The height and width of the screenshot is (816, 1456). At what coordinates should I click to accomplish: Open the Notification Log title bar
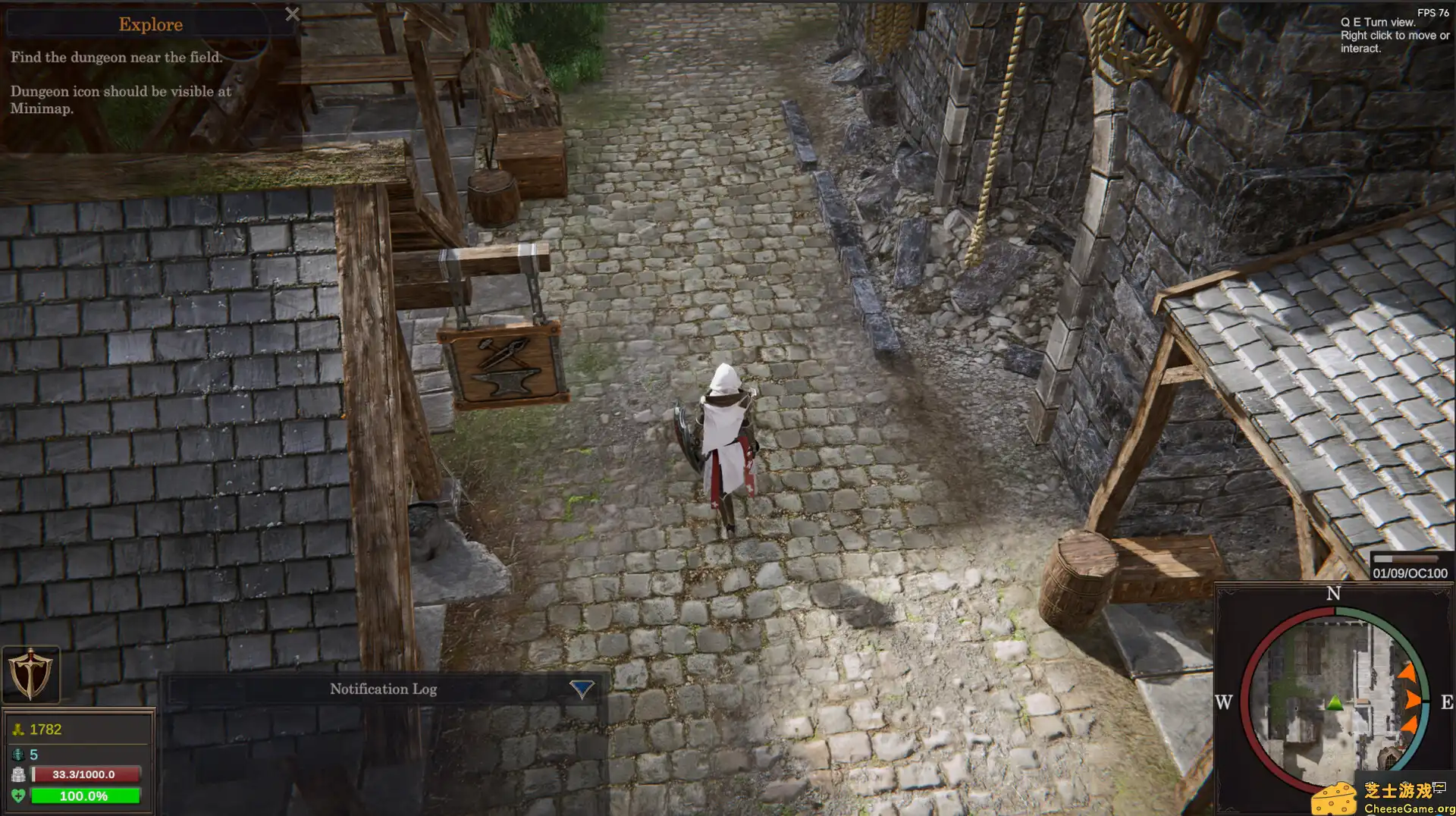[x=383, y=689]
